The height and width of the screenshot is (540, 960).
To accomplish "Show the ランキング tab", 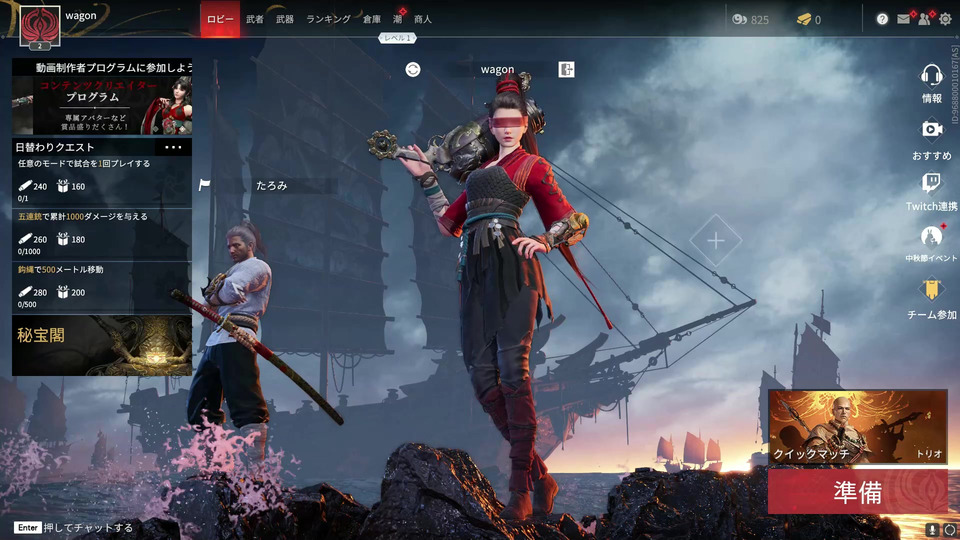I will pos(328,19).
